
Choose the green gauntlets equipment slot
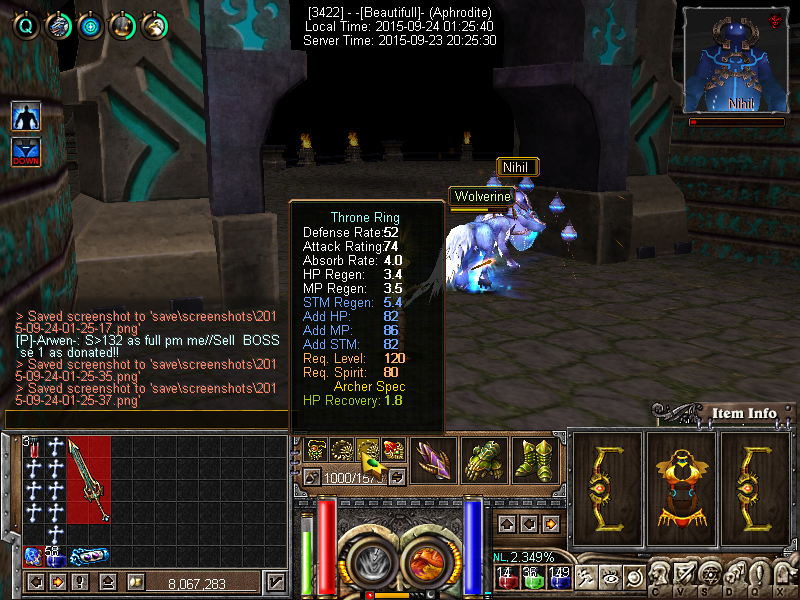coord(483,461)
